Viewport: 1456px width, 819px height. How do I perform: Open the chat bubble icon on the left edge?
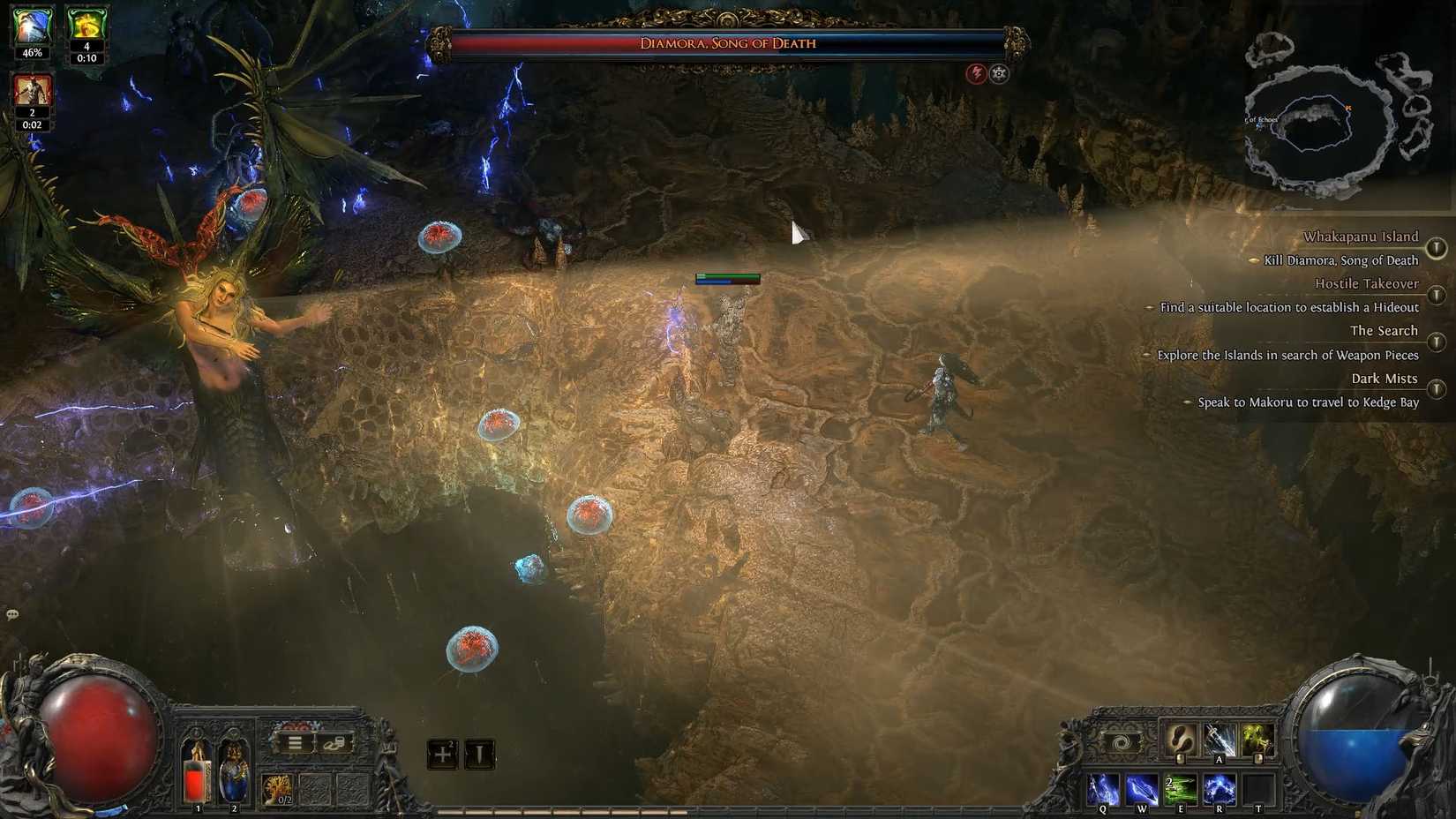click(12, 612)
